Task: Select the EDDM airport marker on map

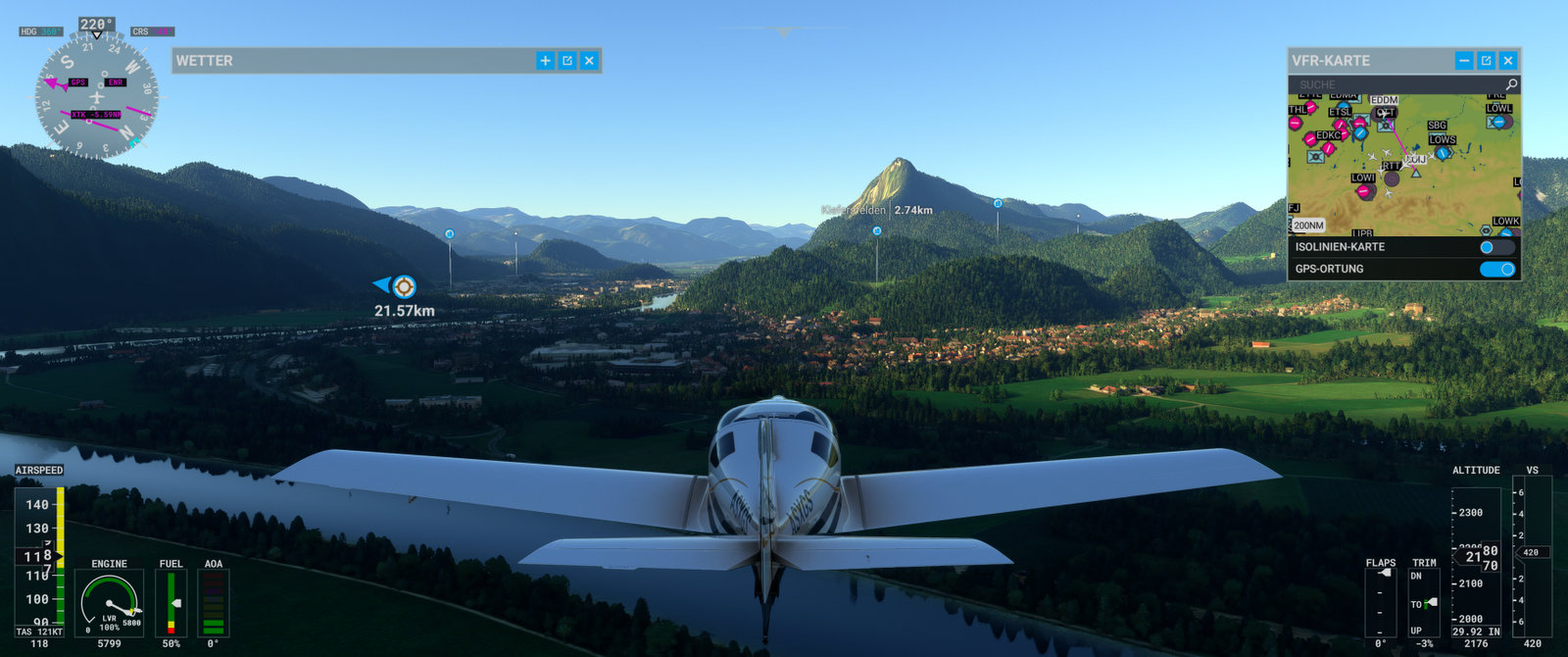Action: click(x=1385, y=101)
